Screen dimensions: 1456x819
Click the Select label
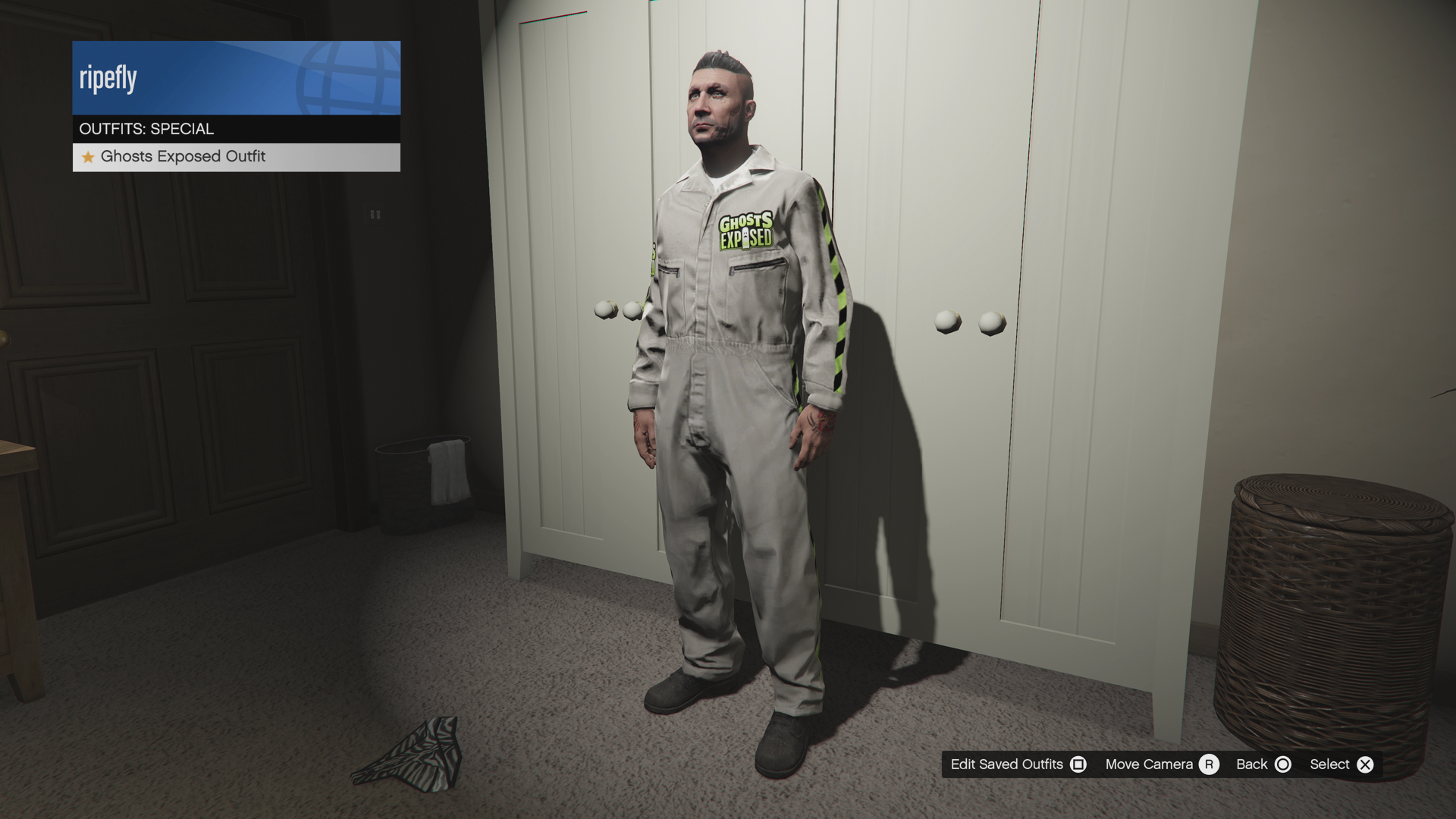click(1329, 764)
